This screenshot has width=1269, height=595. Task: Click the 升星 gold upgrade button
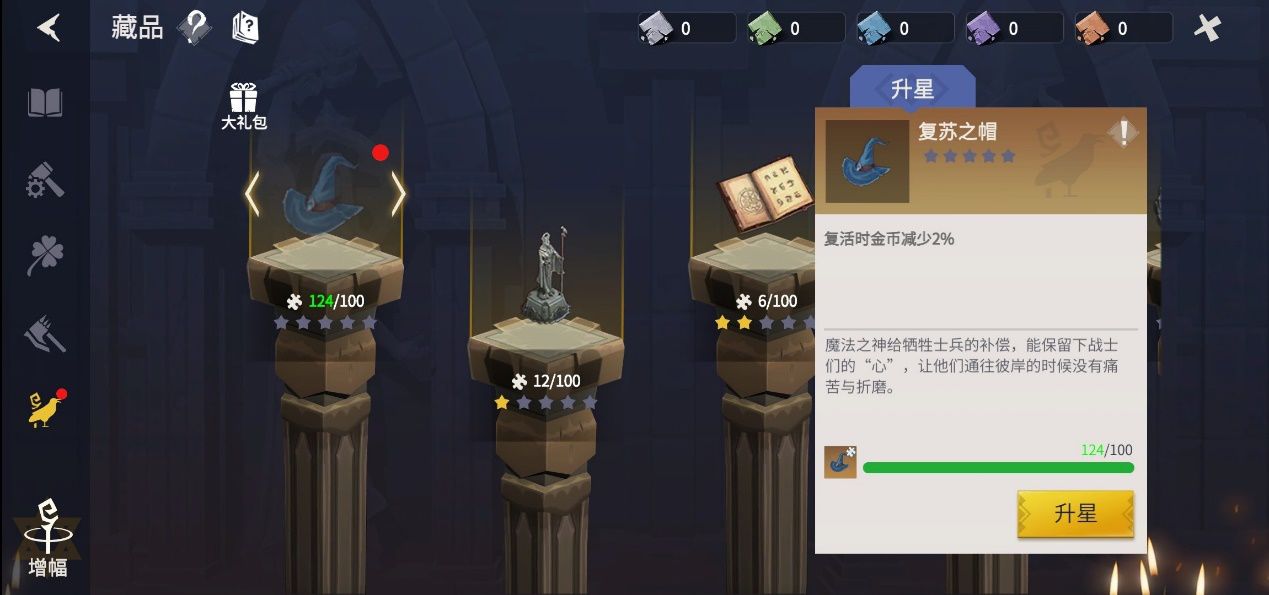pos(1075,514)
